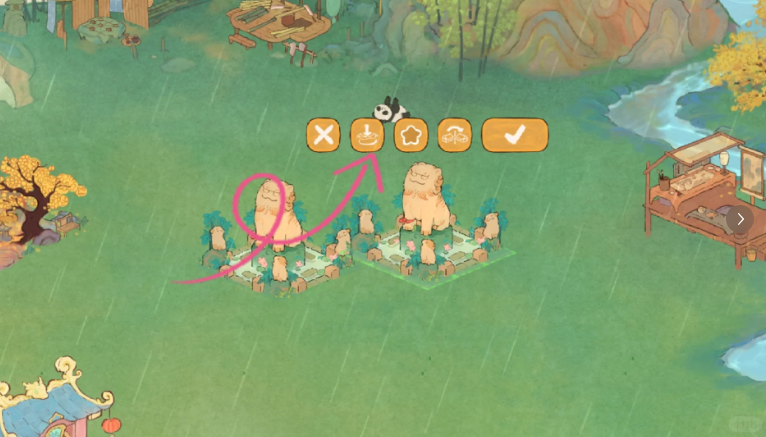The height and width of the screenshot is (437, 766).
Task: Flip the decoration with the mirror icon
Action: 455,135
